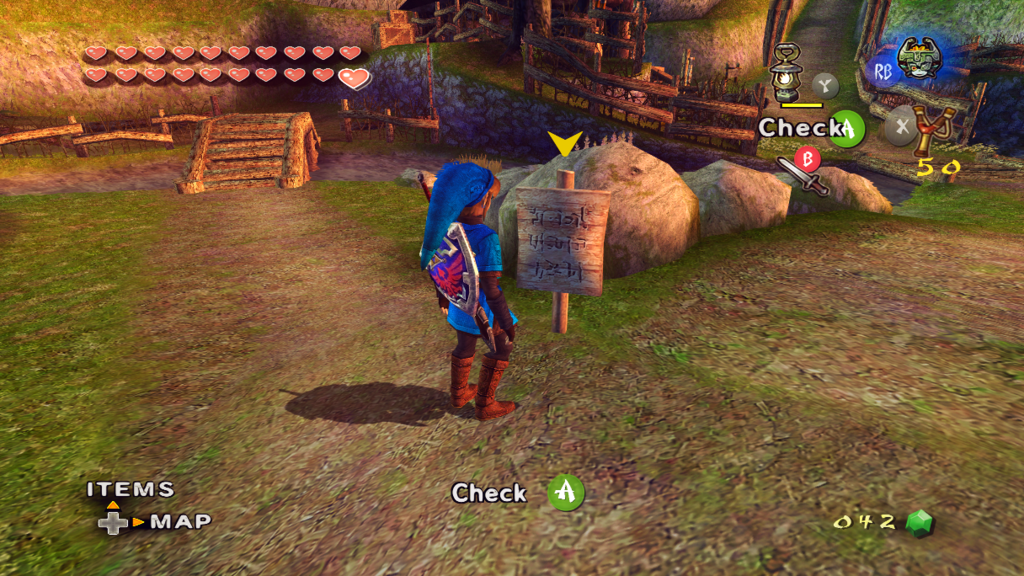Select the lantern item icon
The height and width of the screenshot is (576, 1024).
coord(787,71)
